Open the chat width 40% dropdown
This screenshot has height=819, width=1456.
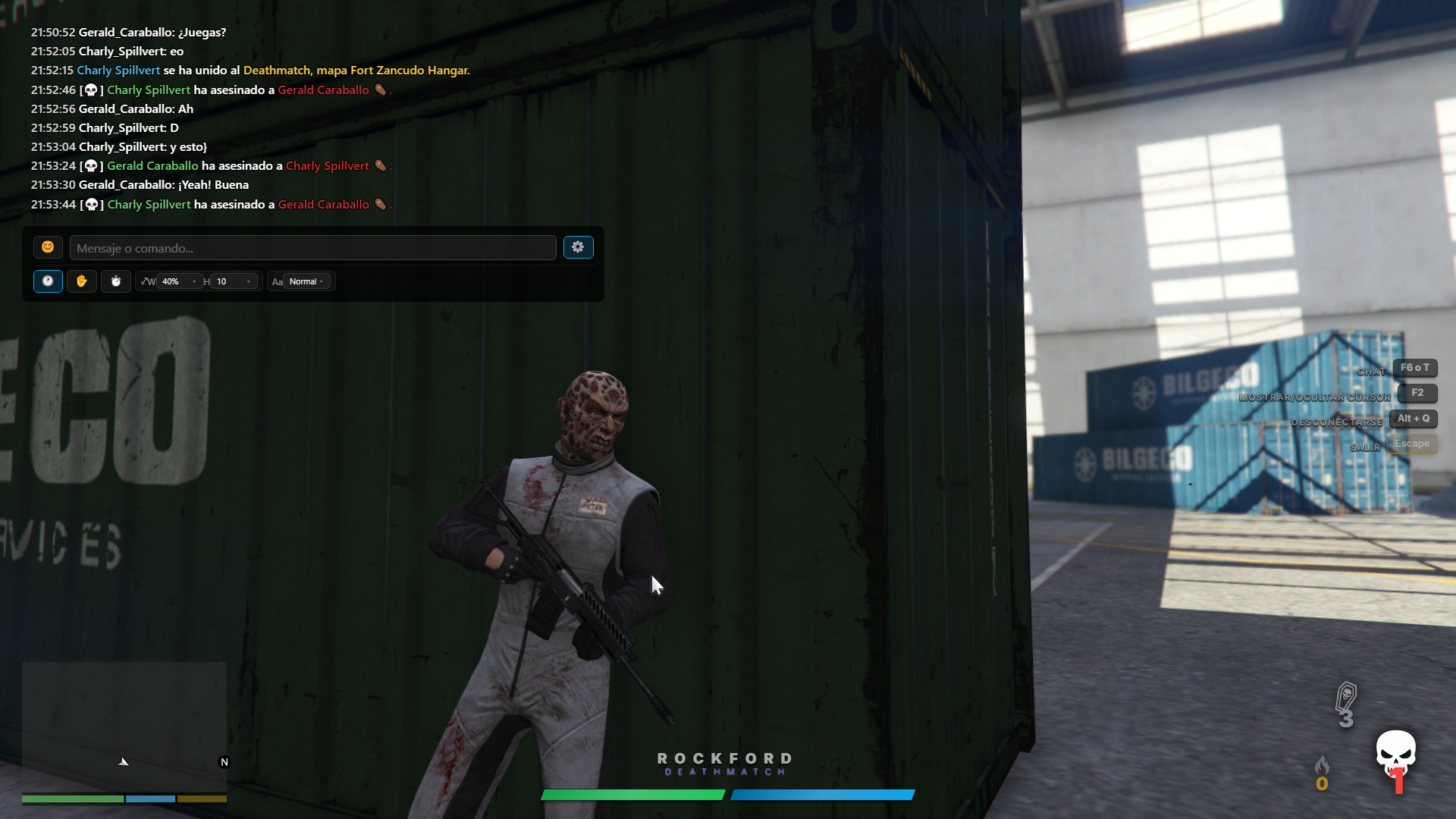coord(180,281)
